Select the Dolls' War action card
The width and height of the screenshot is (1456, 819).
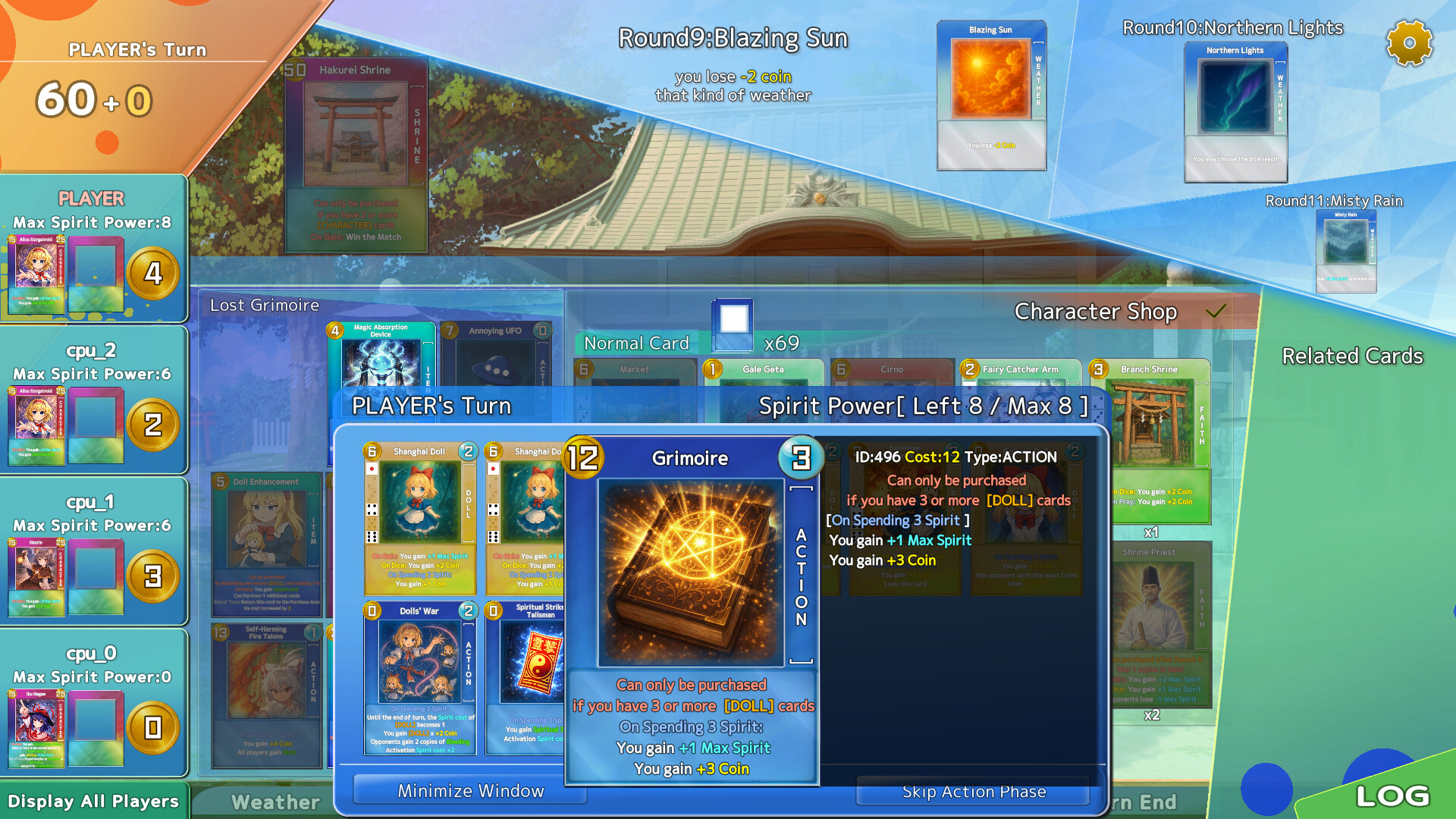pos(421,679)
